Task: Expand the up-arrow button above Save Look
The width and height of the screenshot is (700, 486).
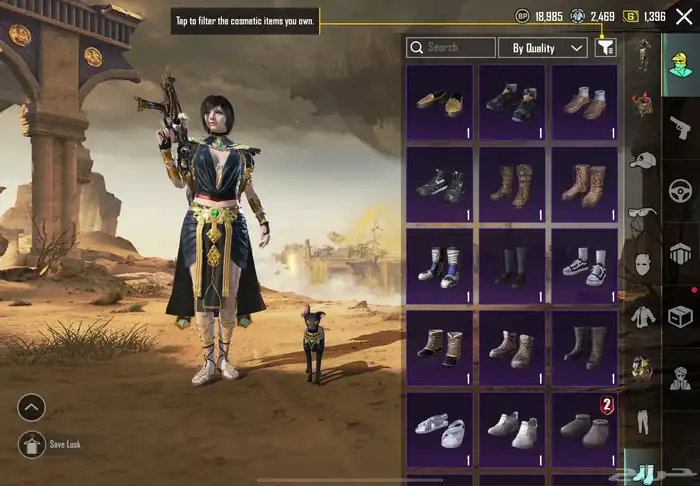Action: pos(32,408)
